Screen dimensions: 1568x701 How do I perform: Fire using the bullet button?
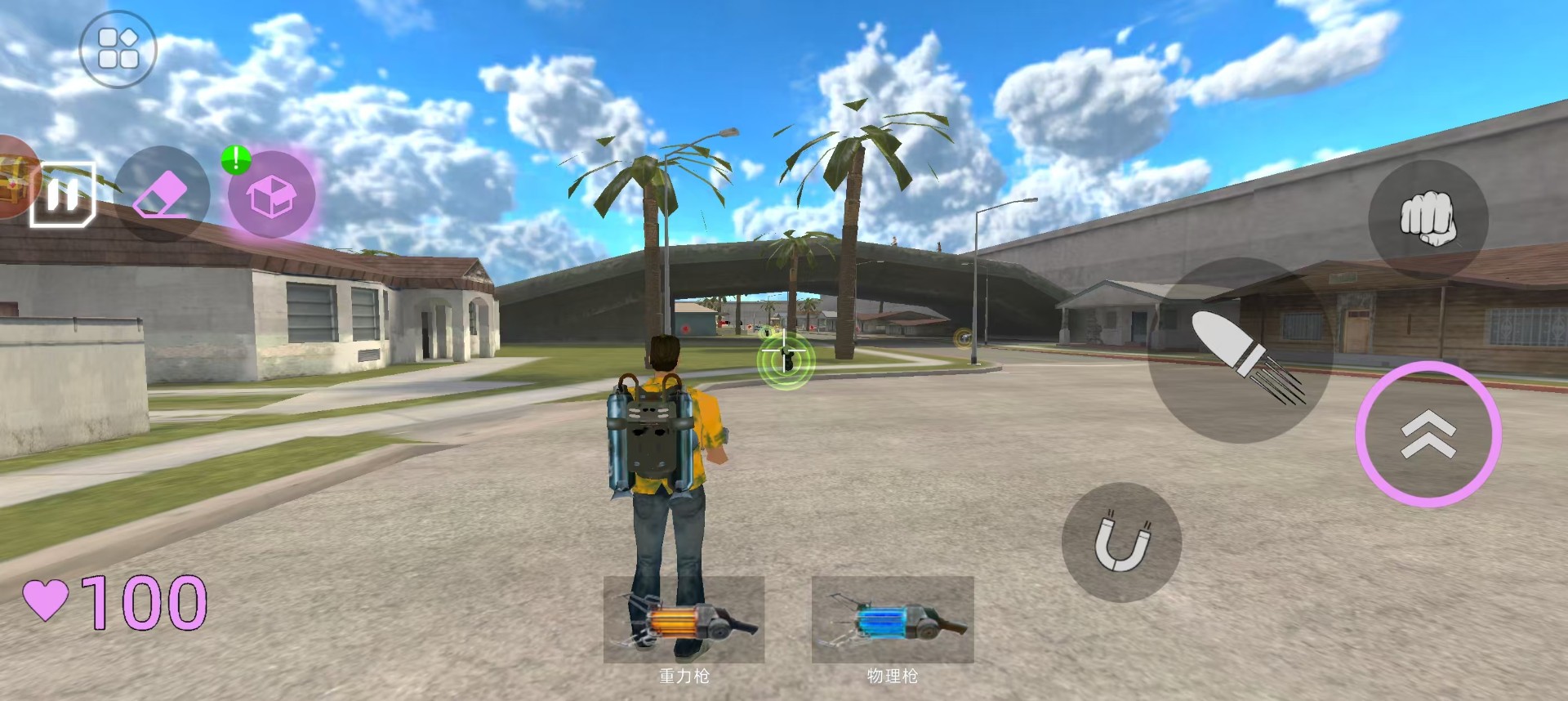tap(1240, 351)
